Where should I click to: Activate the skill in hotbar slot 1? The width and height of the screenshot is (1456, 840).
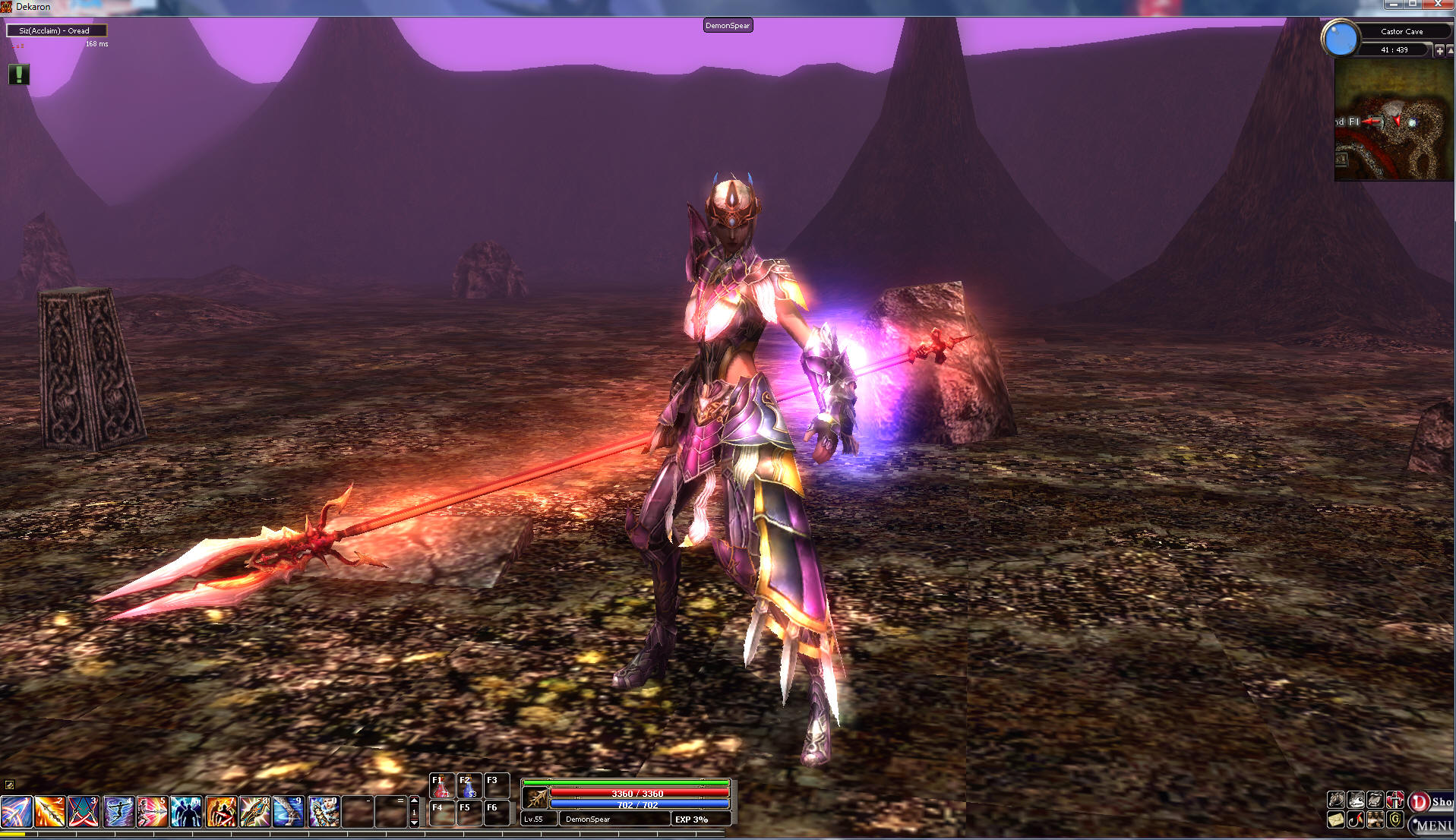click(16, 812)
